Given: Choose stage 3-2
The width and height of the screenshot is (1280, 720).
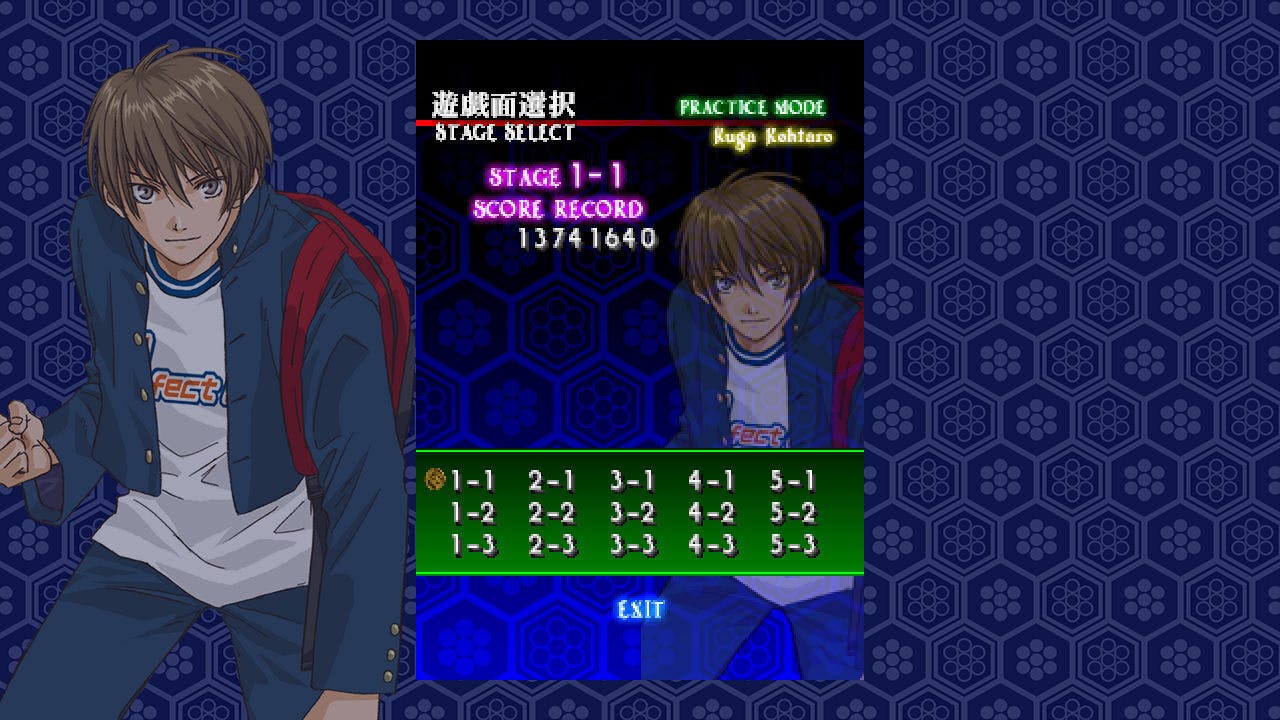Looking at the screenshot, I should pyautogui.click(x=632, y=513).
